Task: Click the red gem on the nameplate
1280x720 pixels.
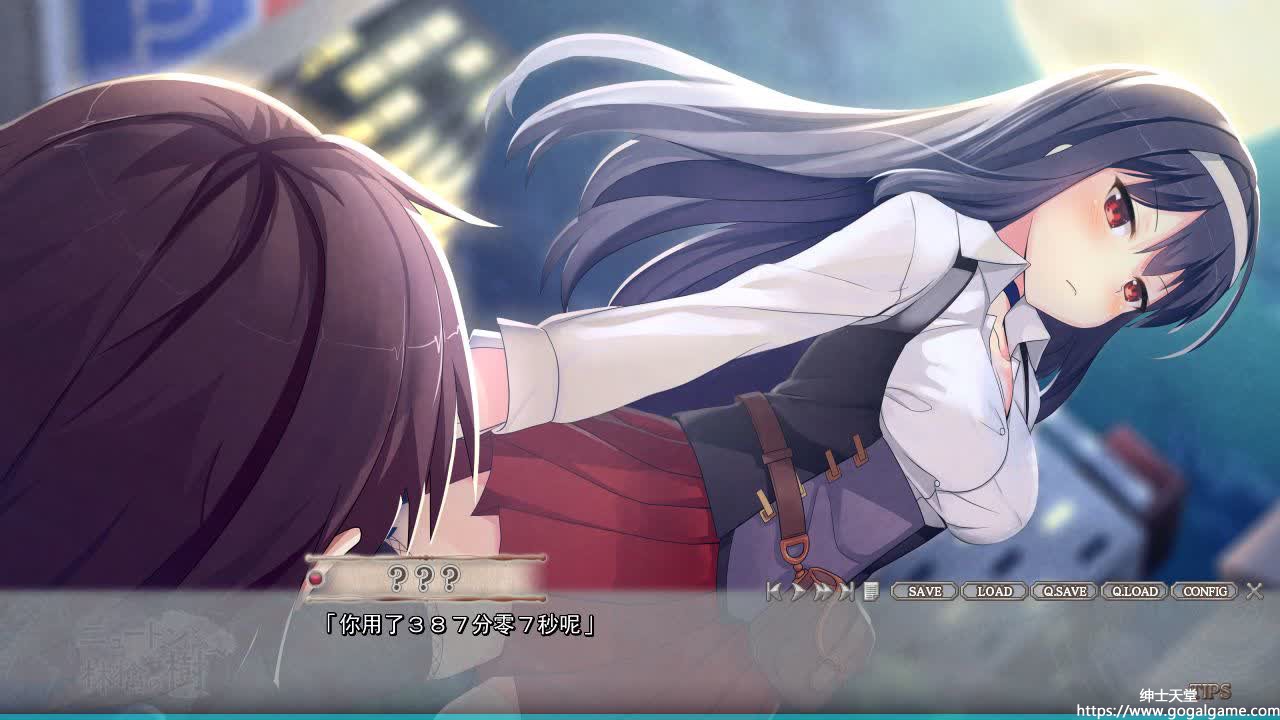Action: (316, 577)
